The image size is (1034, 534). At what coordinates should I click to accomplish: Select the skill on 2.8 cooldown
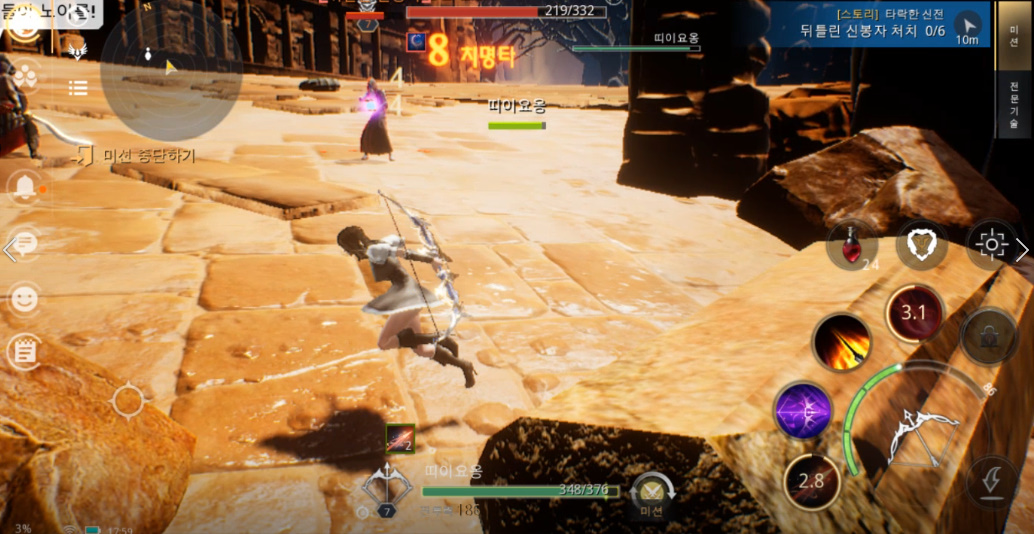click(811, 481)
